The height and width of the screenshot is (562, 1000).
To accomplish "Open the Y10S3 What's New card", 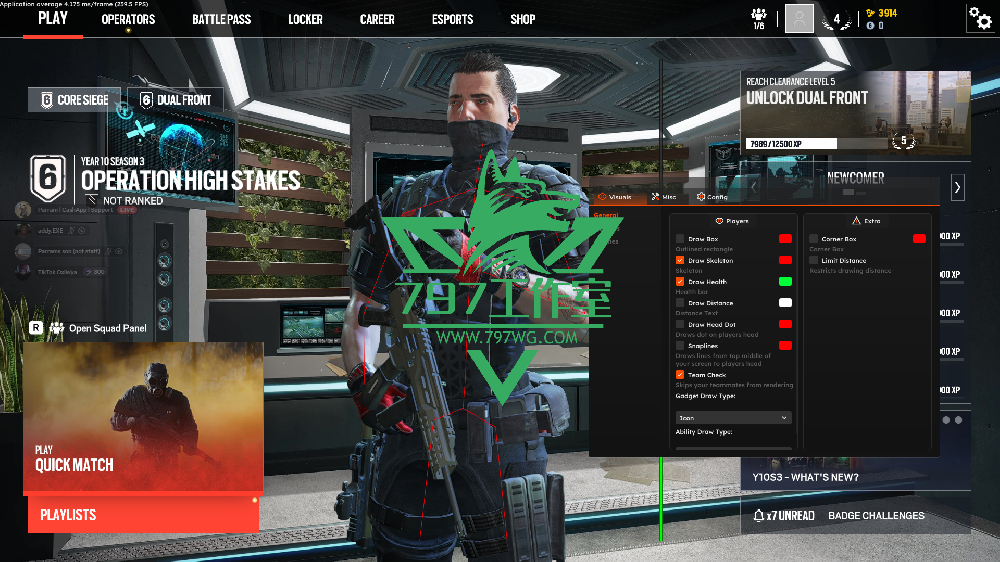I will [855, 476].
